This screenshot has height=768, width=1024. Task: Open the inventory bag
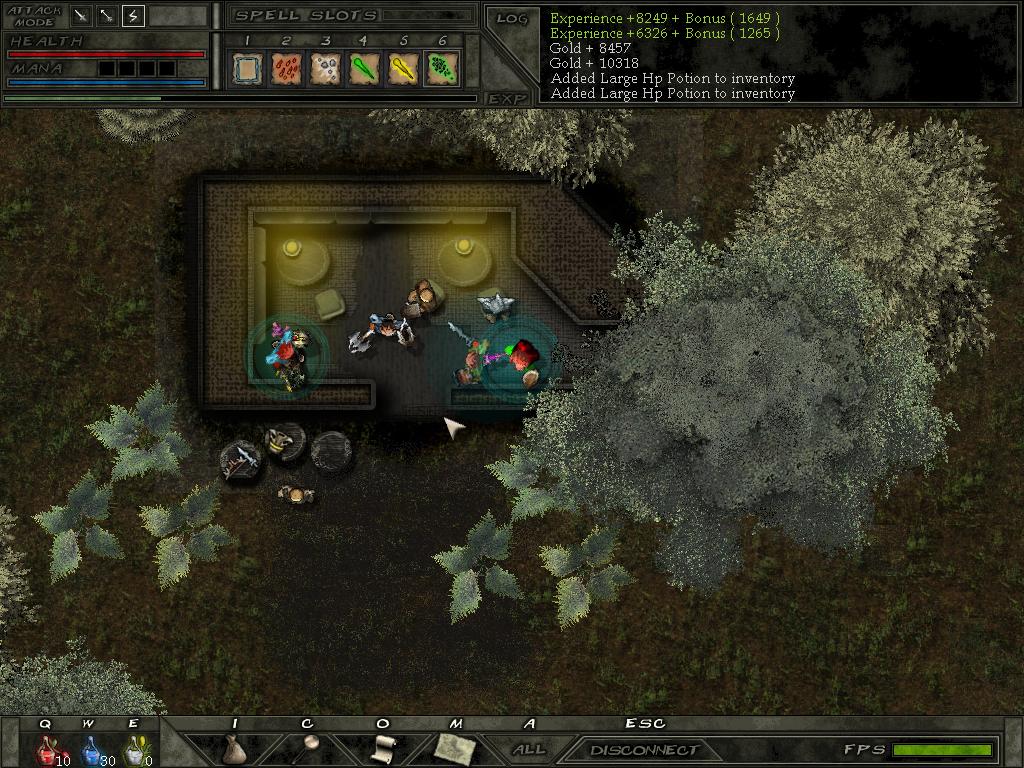pos(235,749)
